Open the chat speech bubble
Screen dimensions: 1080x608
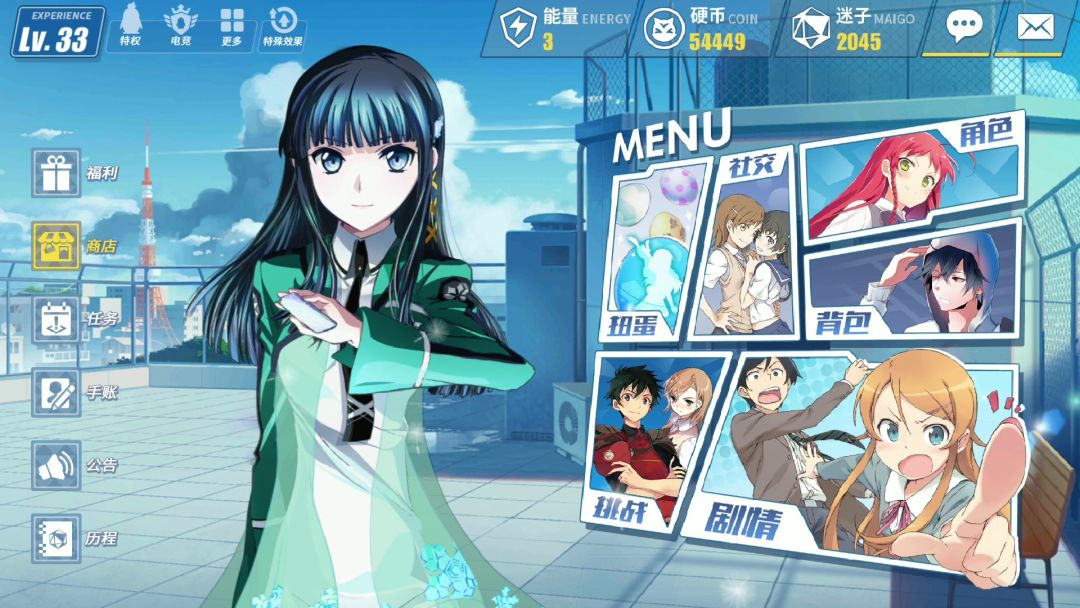(964, 27)
